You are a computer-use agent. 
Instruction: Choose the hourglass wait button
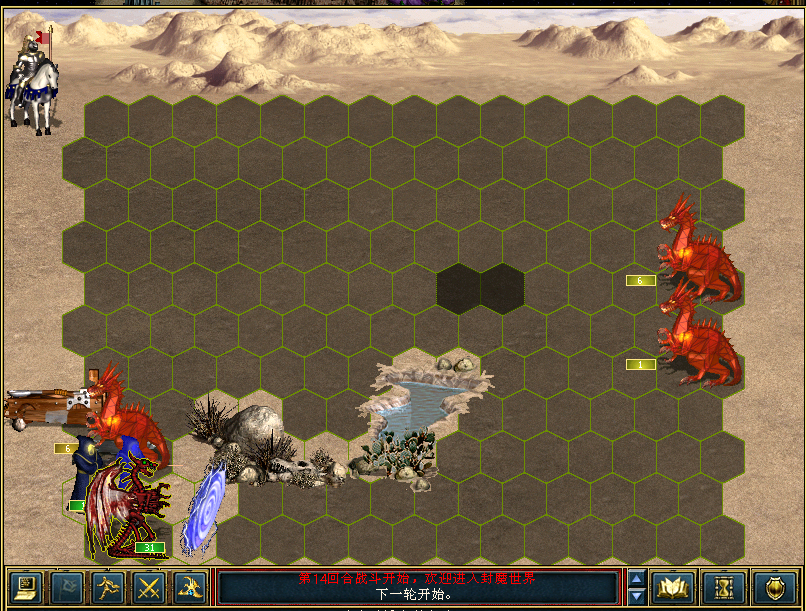click(x=723, y=586)
